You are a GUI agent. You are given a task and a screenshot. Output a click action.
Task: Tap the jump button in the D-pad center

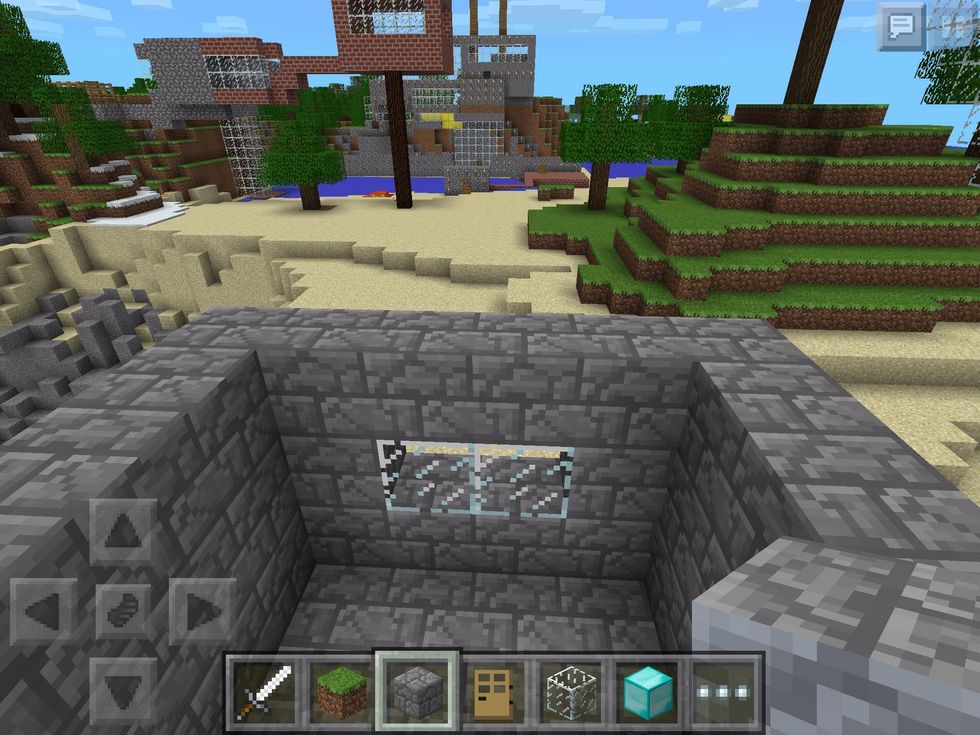tap(124, 611)
